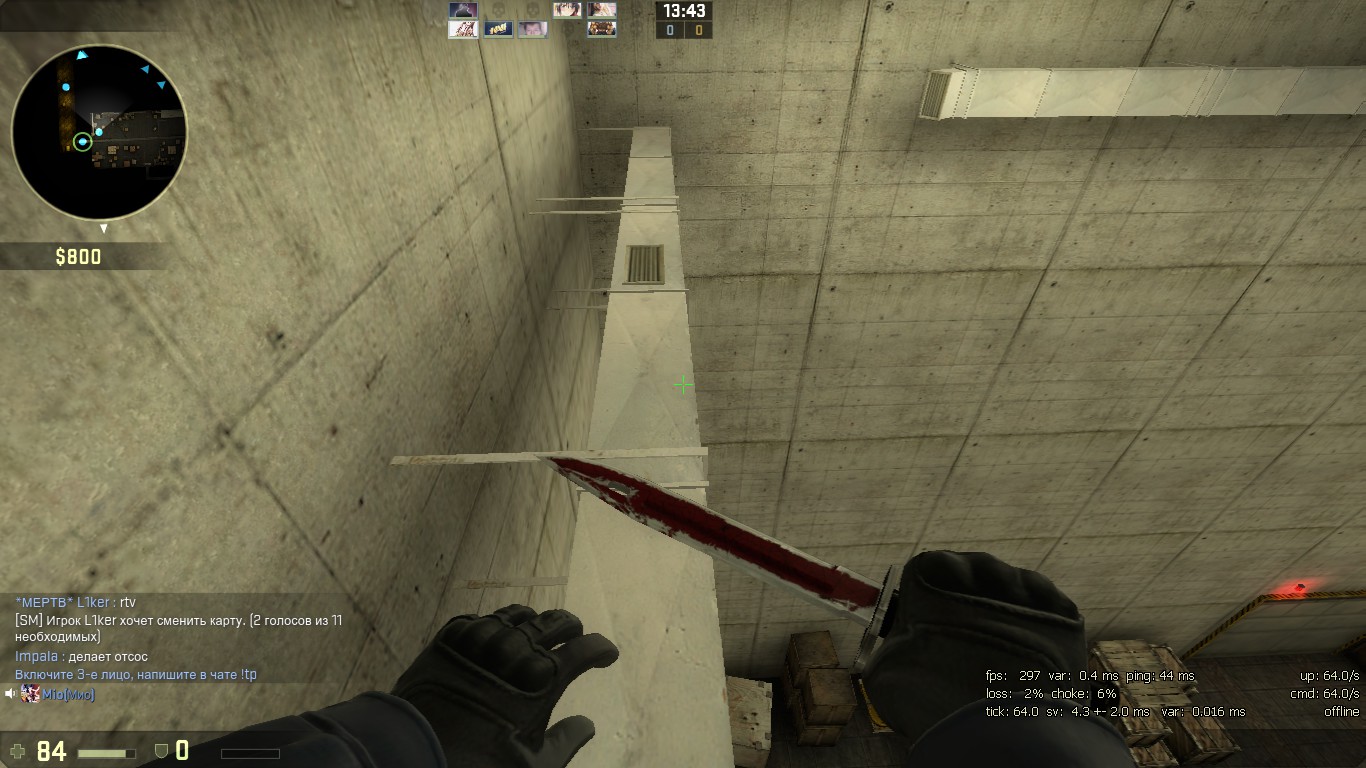Click the circular radar minimap
The width and height of the screenshot is (1366, 768).
pyautogui.click(x=98, y=131)
